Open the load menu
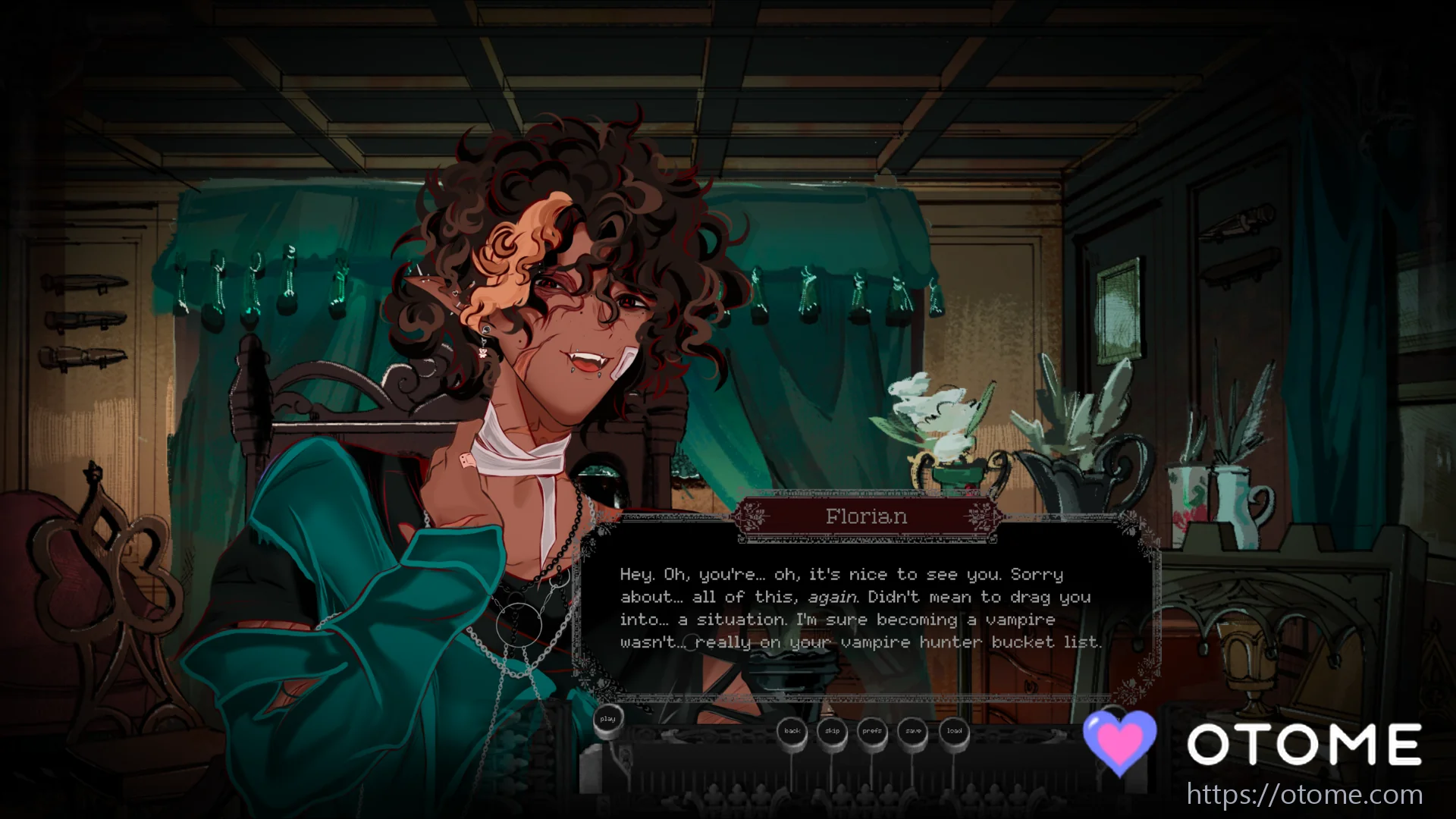 954,732
